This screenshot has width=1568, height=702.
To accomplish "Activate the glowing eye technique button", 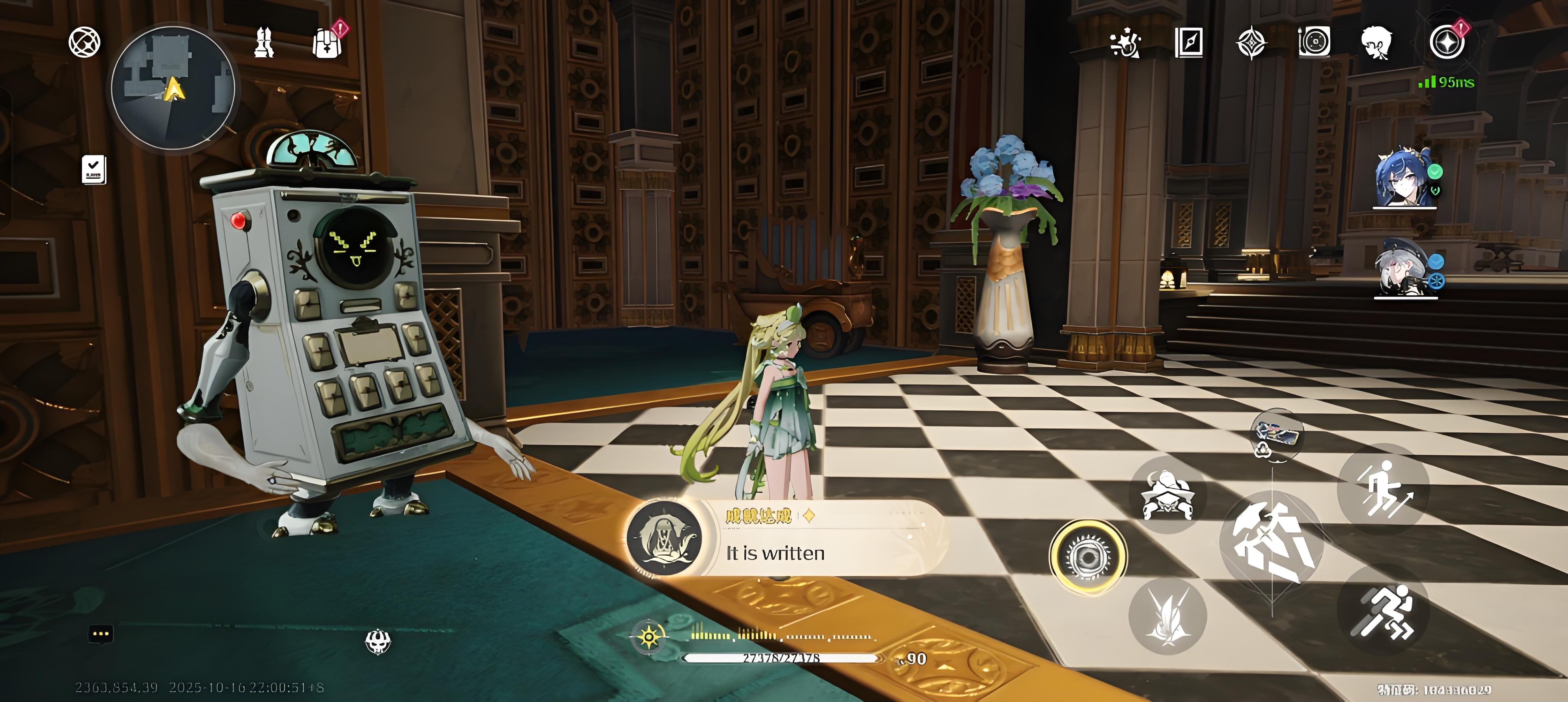I will click(x=1088, y=556).
